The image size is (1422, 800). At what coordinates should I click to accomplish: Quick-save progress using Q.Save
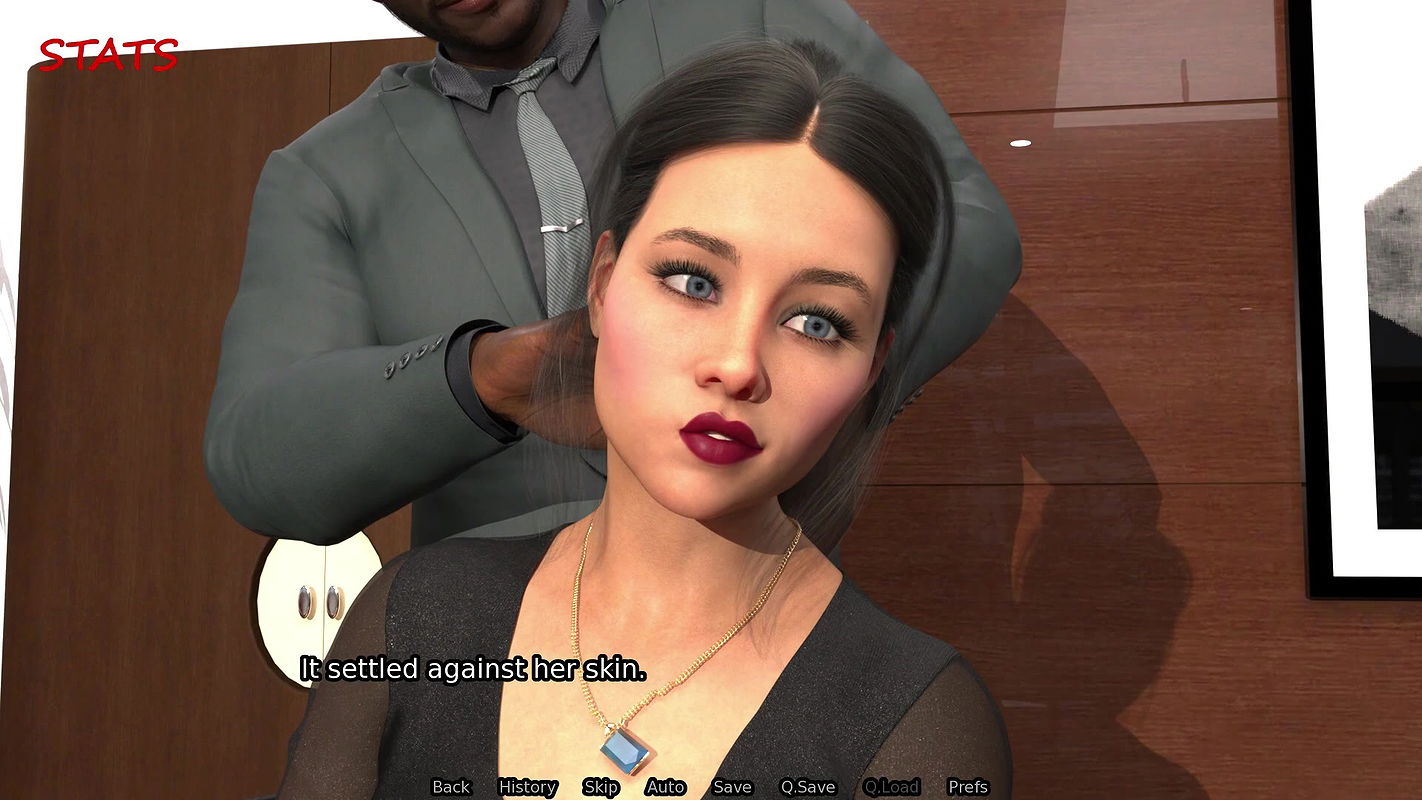click(x=809, y=787)
